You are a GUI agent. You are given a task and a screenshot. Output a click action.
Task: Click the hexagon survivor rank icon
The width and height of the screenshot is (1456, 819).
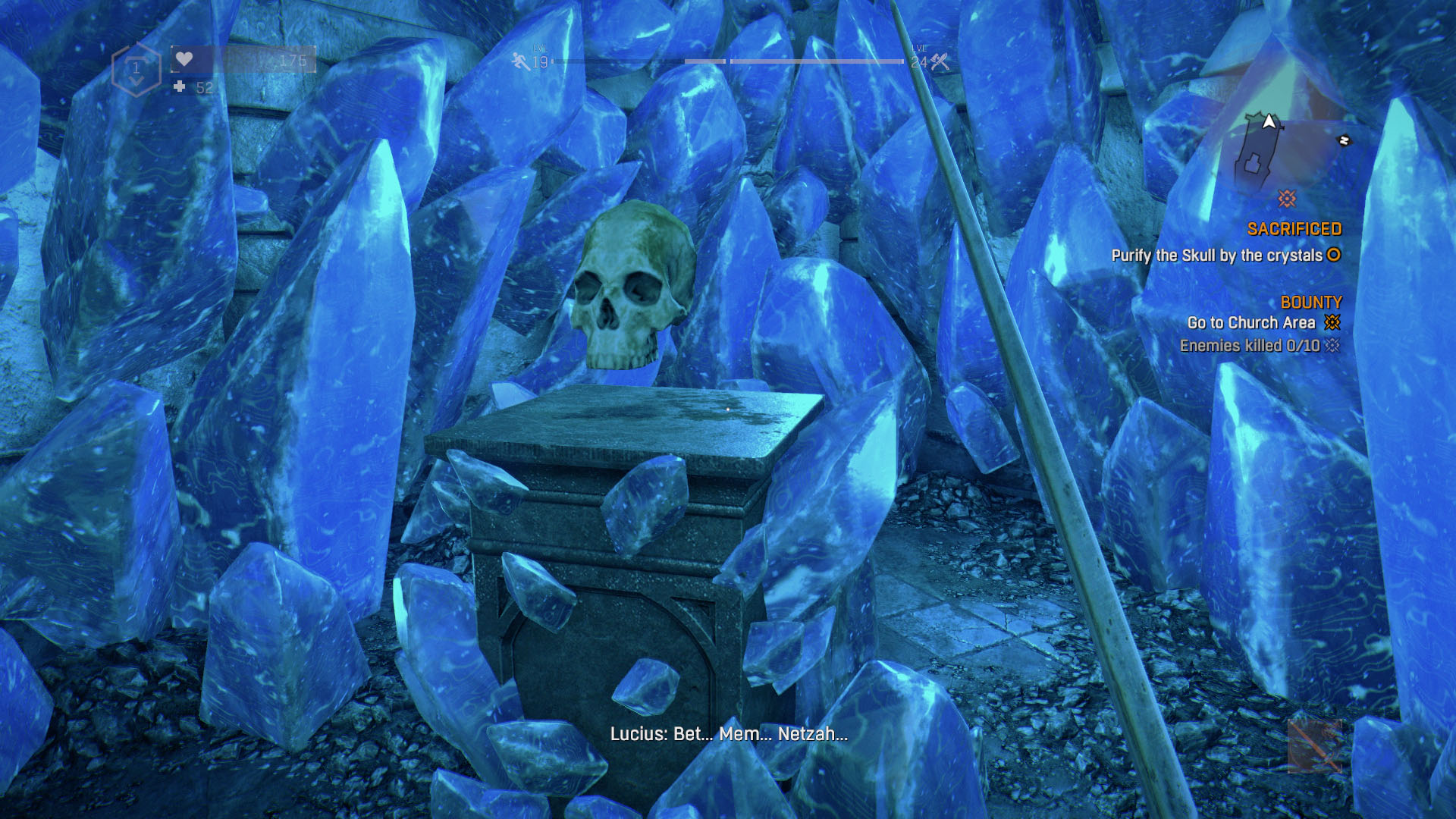click(136, 70)
